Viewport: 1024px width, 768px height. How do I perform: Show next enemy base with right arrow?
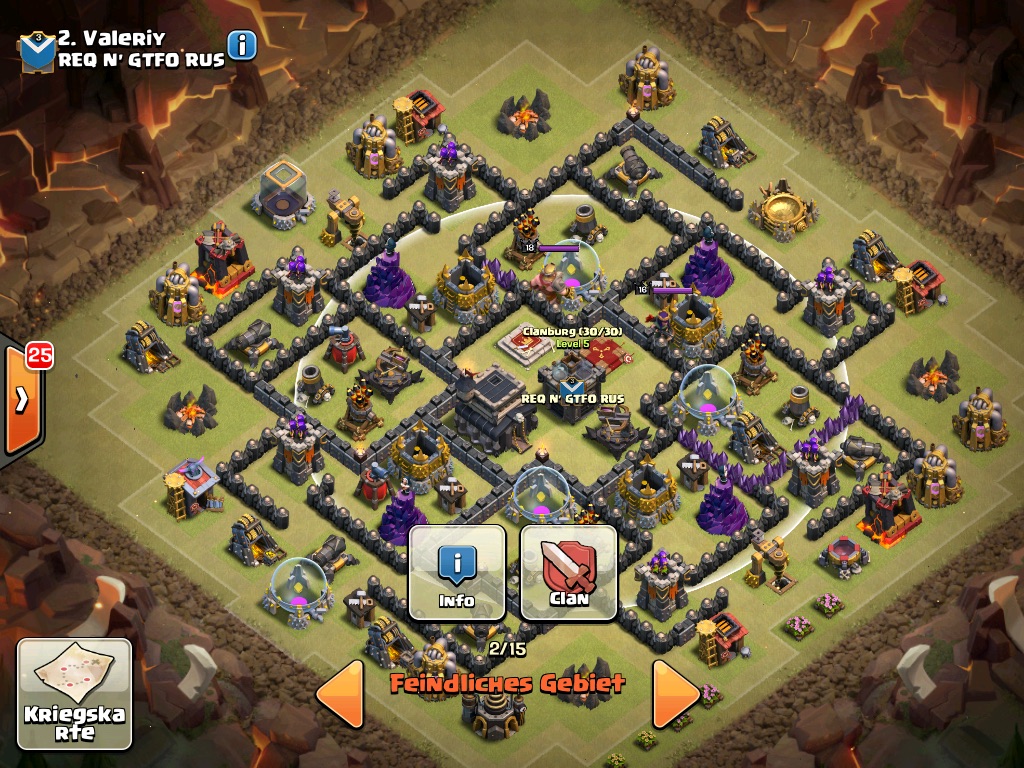point(675,693)
